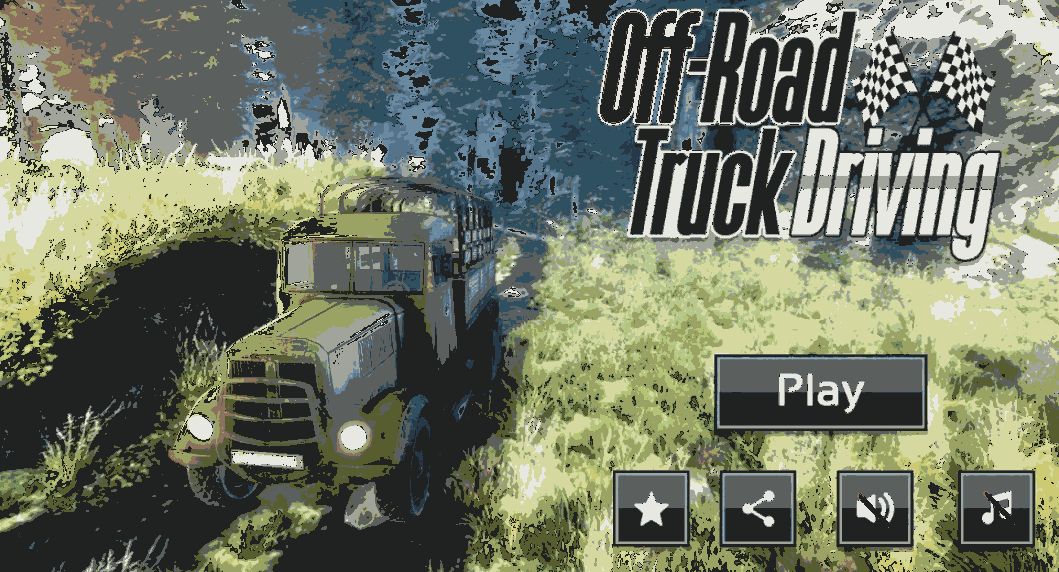
Task: Open the share button
Action: [x=758, y=509]
